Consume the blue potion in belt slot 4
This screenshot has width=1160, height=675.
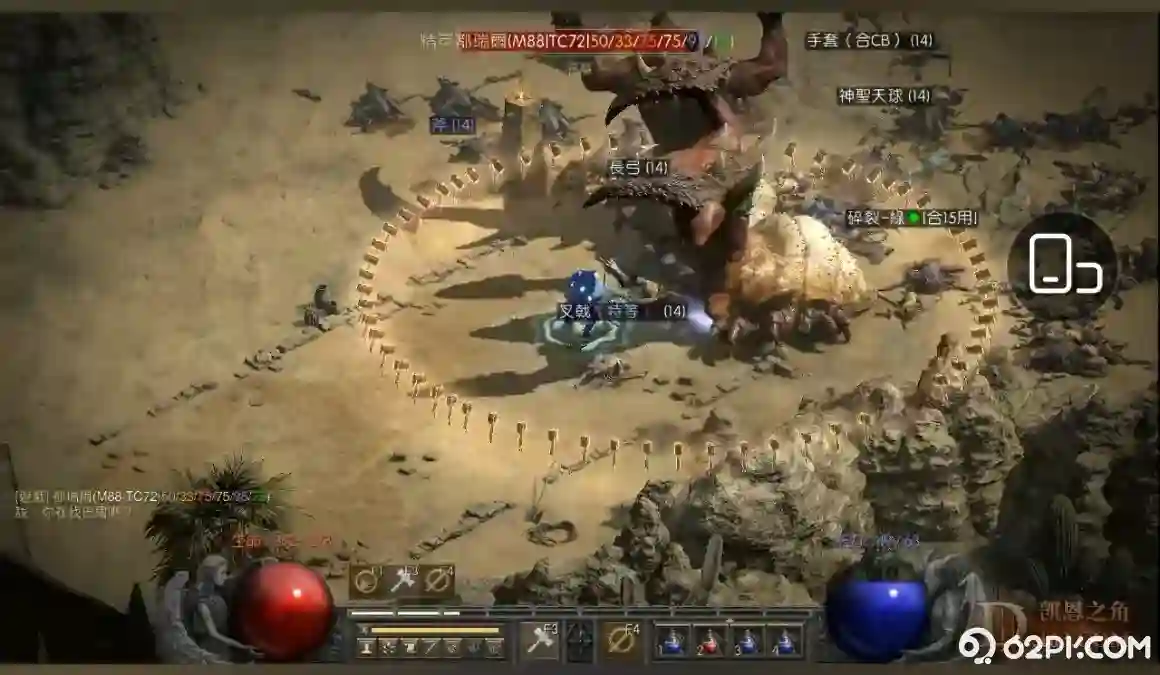(785, 640)
